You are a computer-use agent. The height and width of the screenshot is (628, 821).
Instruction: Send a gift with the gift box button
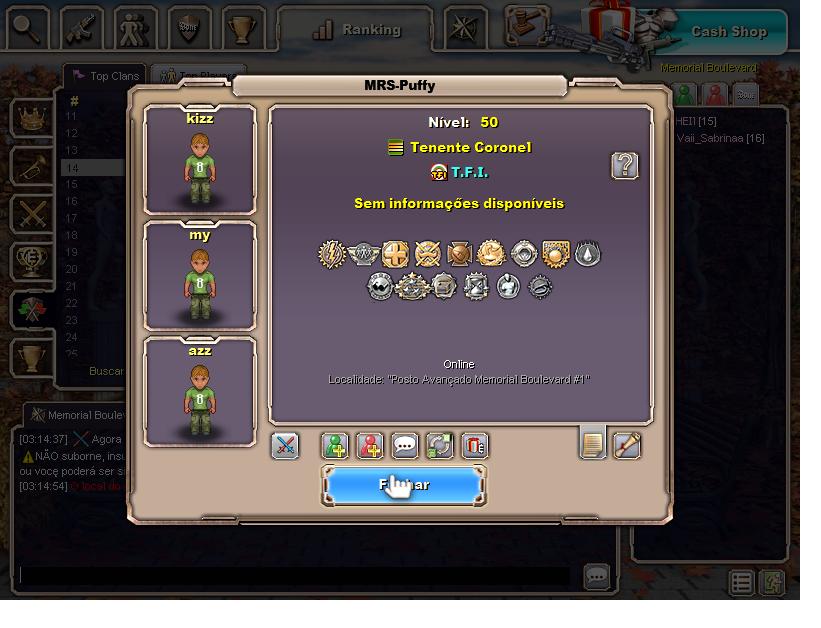coord(475,445)
